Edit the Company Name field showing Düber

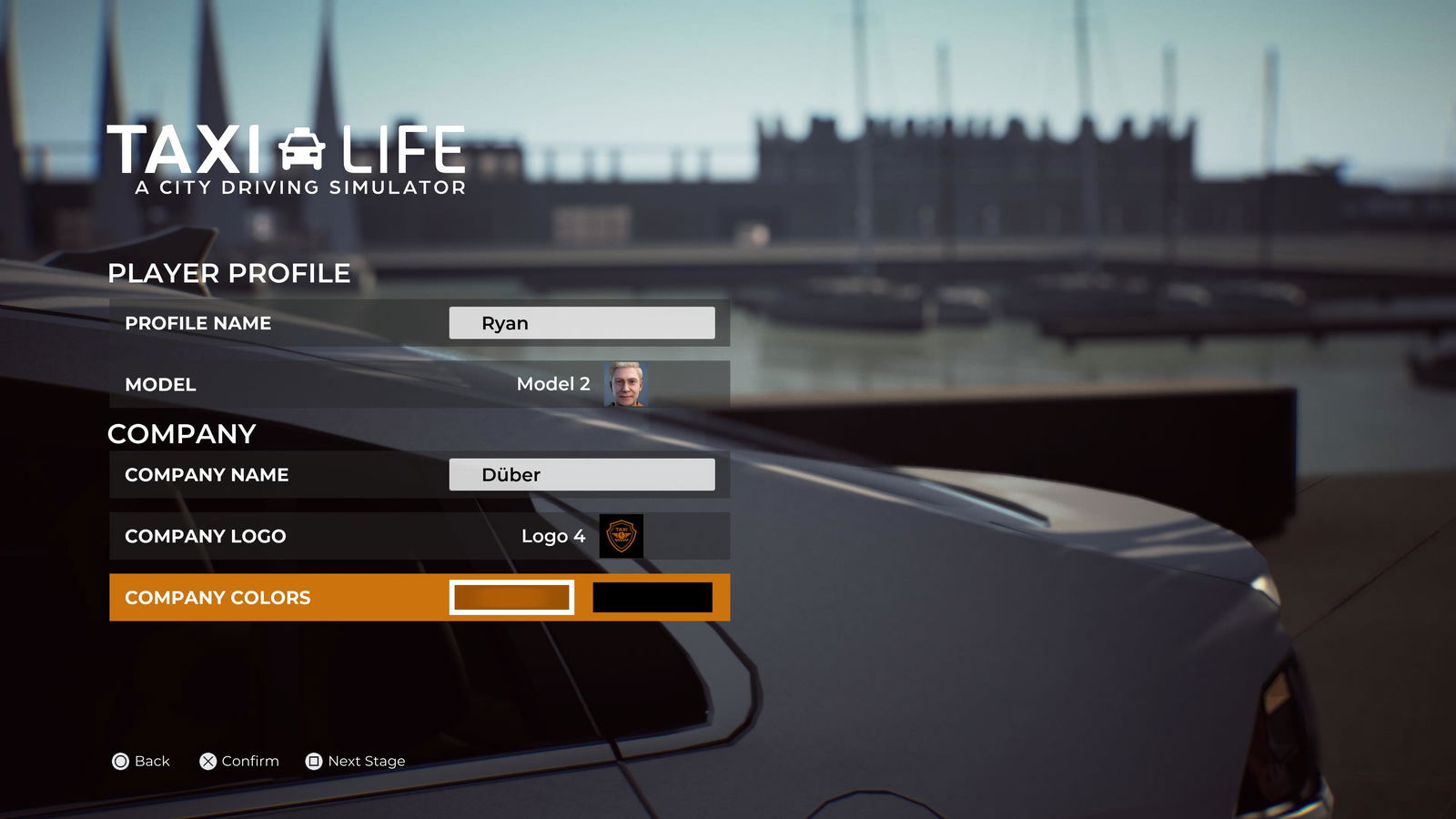pos(581,474)
